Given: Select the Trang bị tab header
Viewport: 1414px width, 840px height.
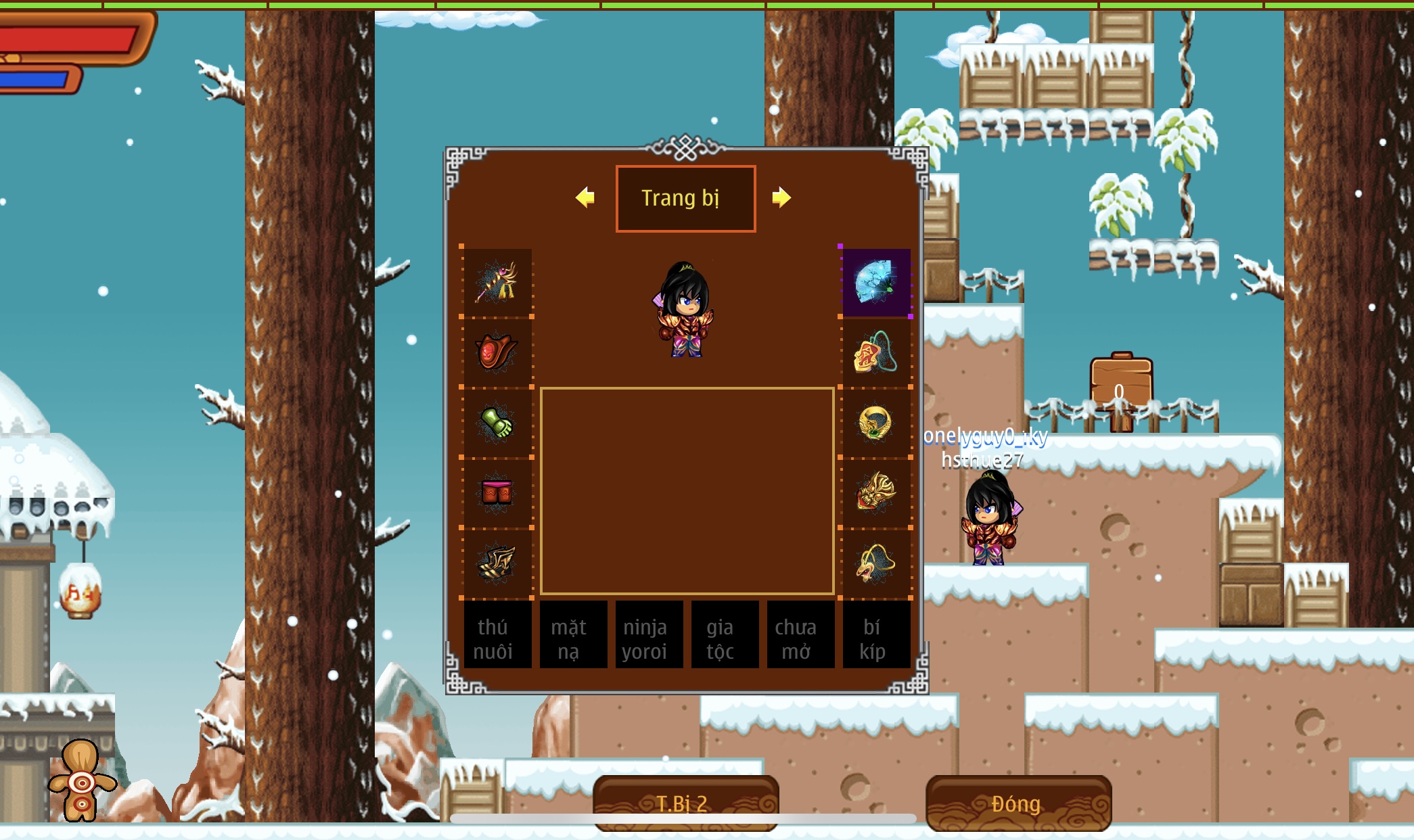Looking at the screenshot, I should tap(685, 198).
